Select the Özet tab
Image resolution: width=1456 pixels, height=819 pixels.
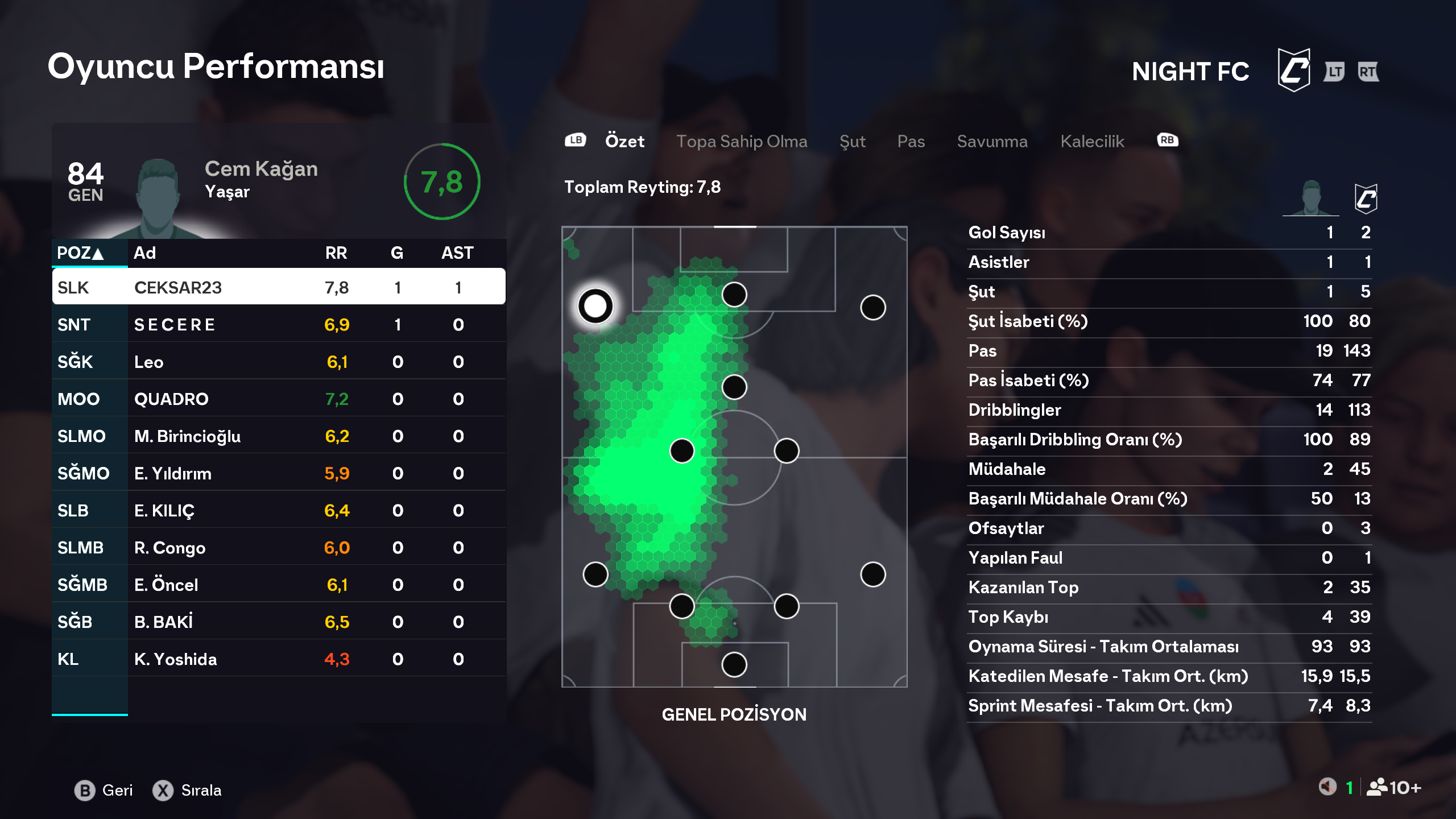pos(624,141)
